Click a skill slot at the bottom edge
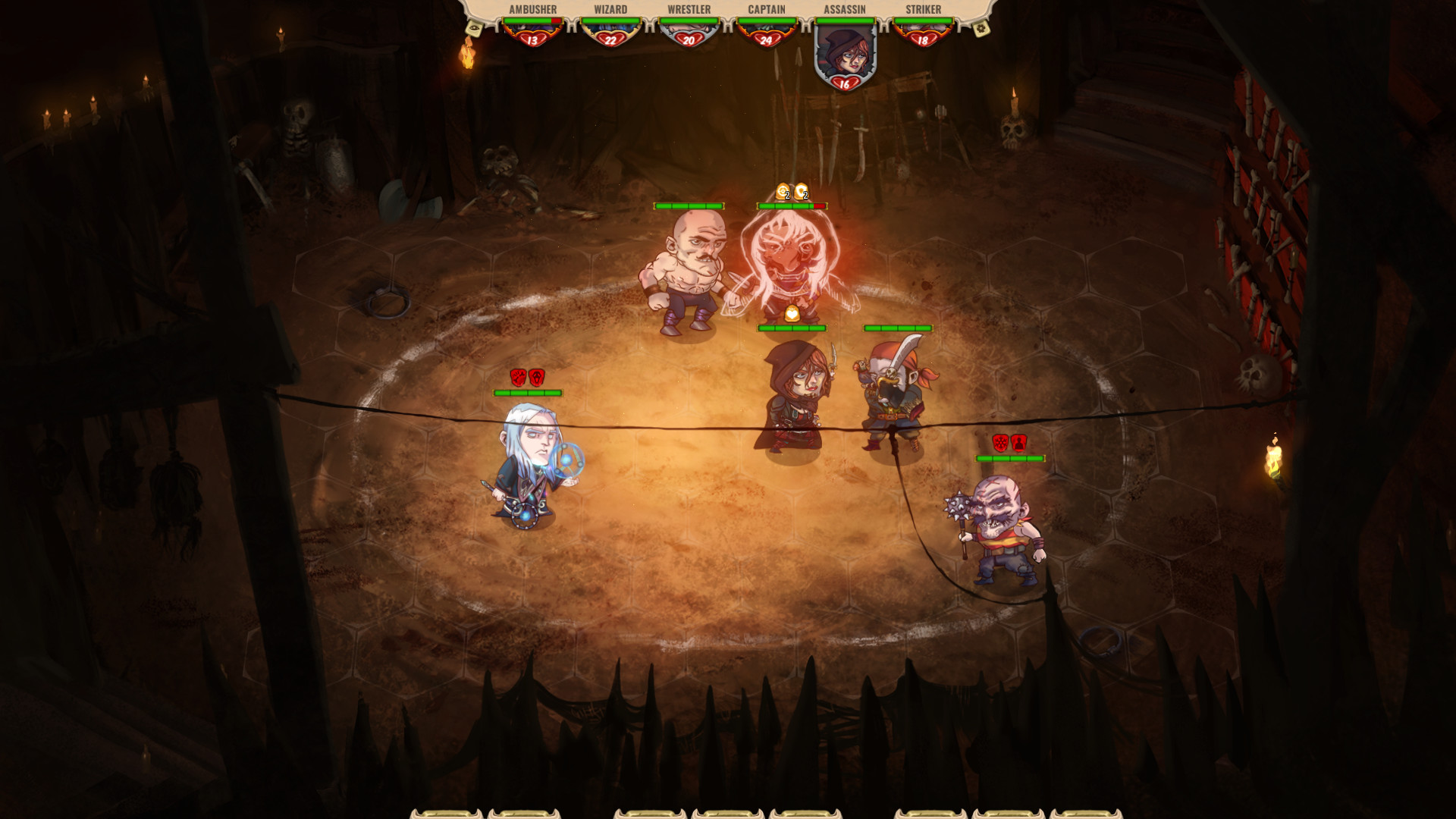1456x819 pixels. click(728, 814)
